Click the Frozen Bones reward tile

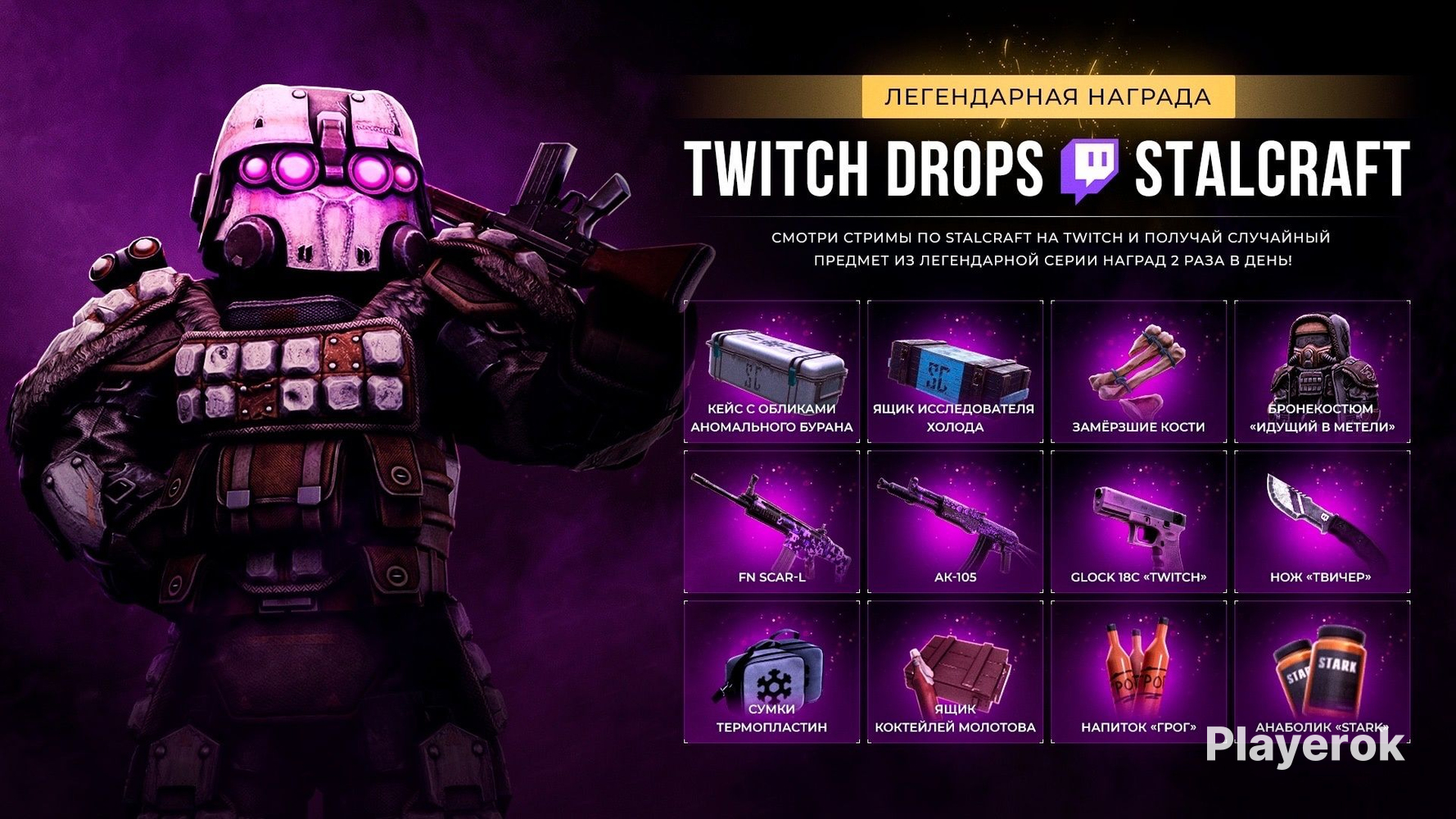(x=1138, y=372)
